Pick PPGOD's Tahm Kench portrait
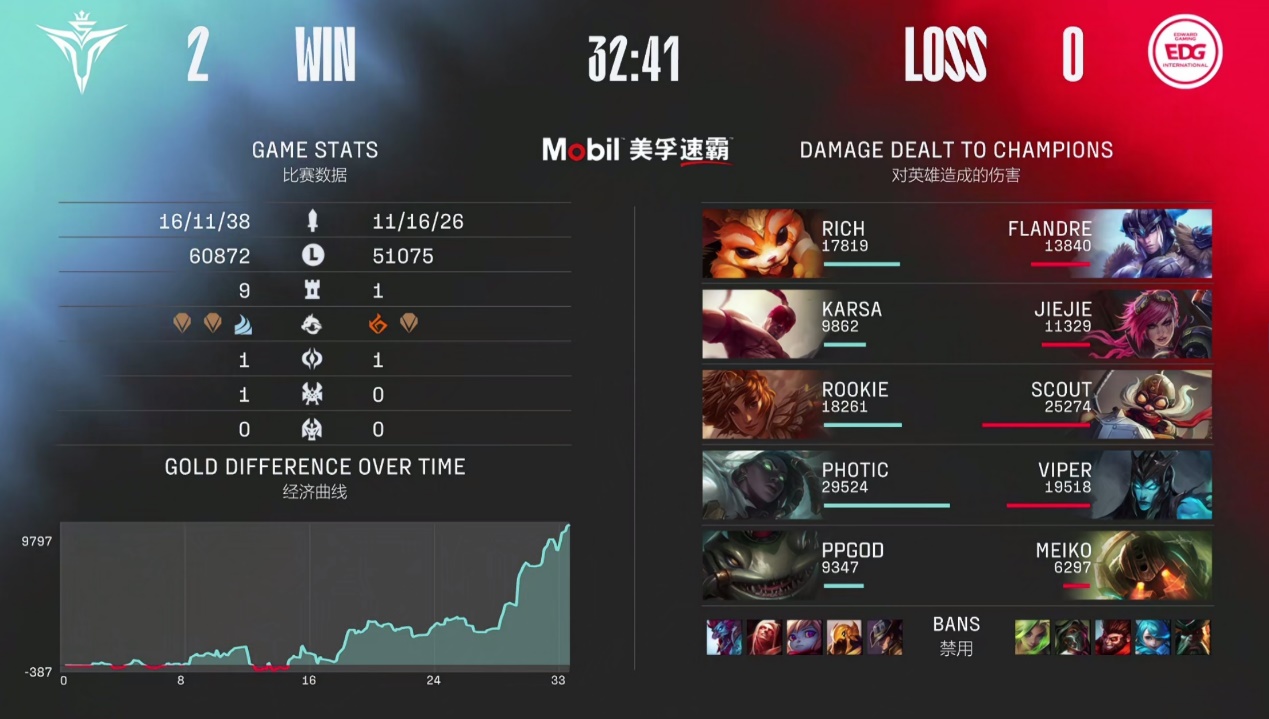The height and width of the screenshot is (719, 1269). (761, 564)
